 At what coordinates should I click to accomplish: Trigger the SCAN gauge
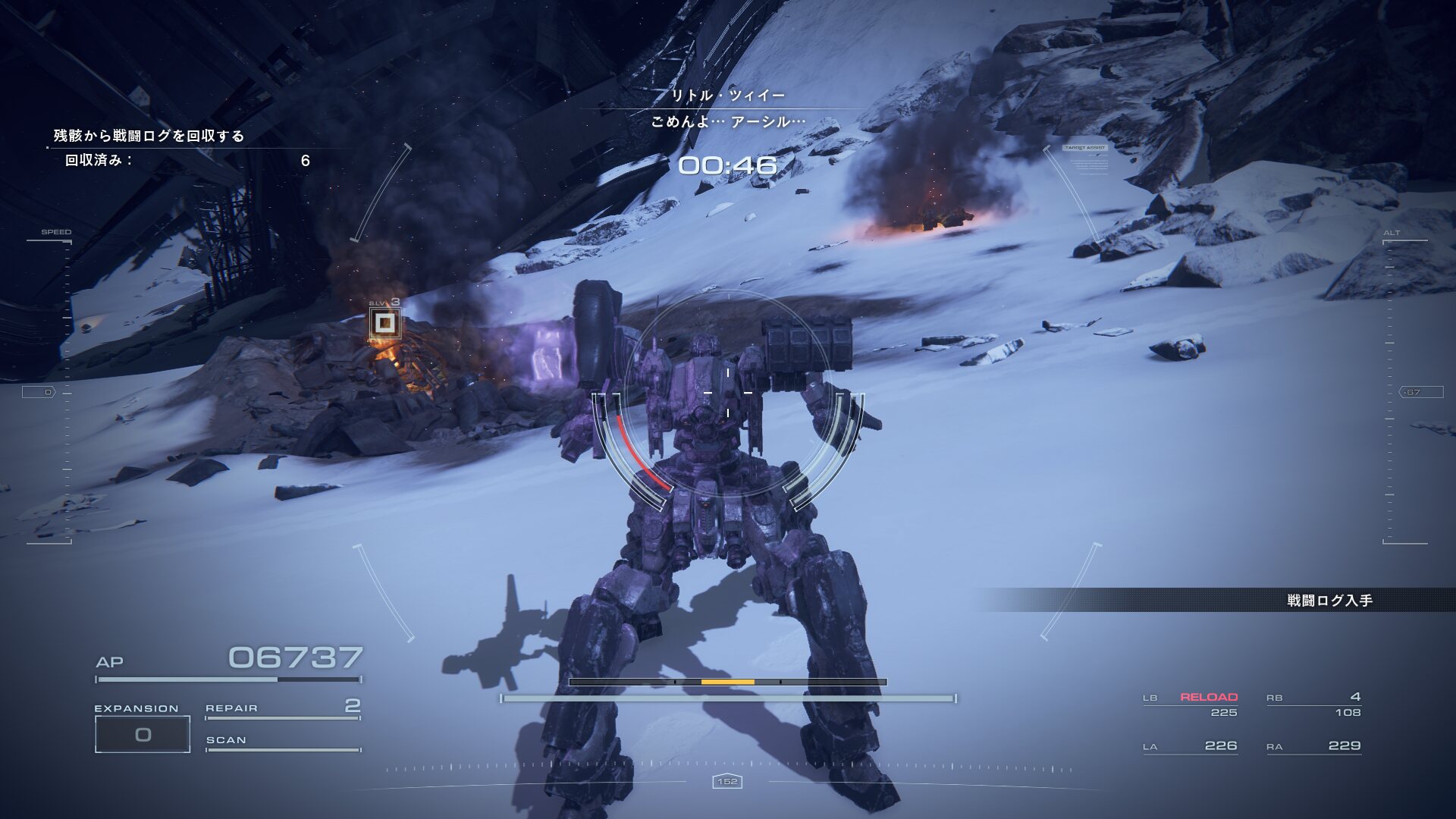click(x=282, y=742)
